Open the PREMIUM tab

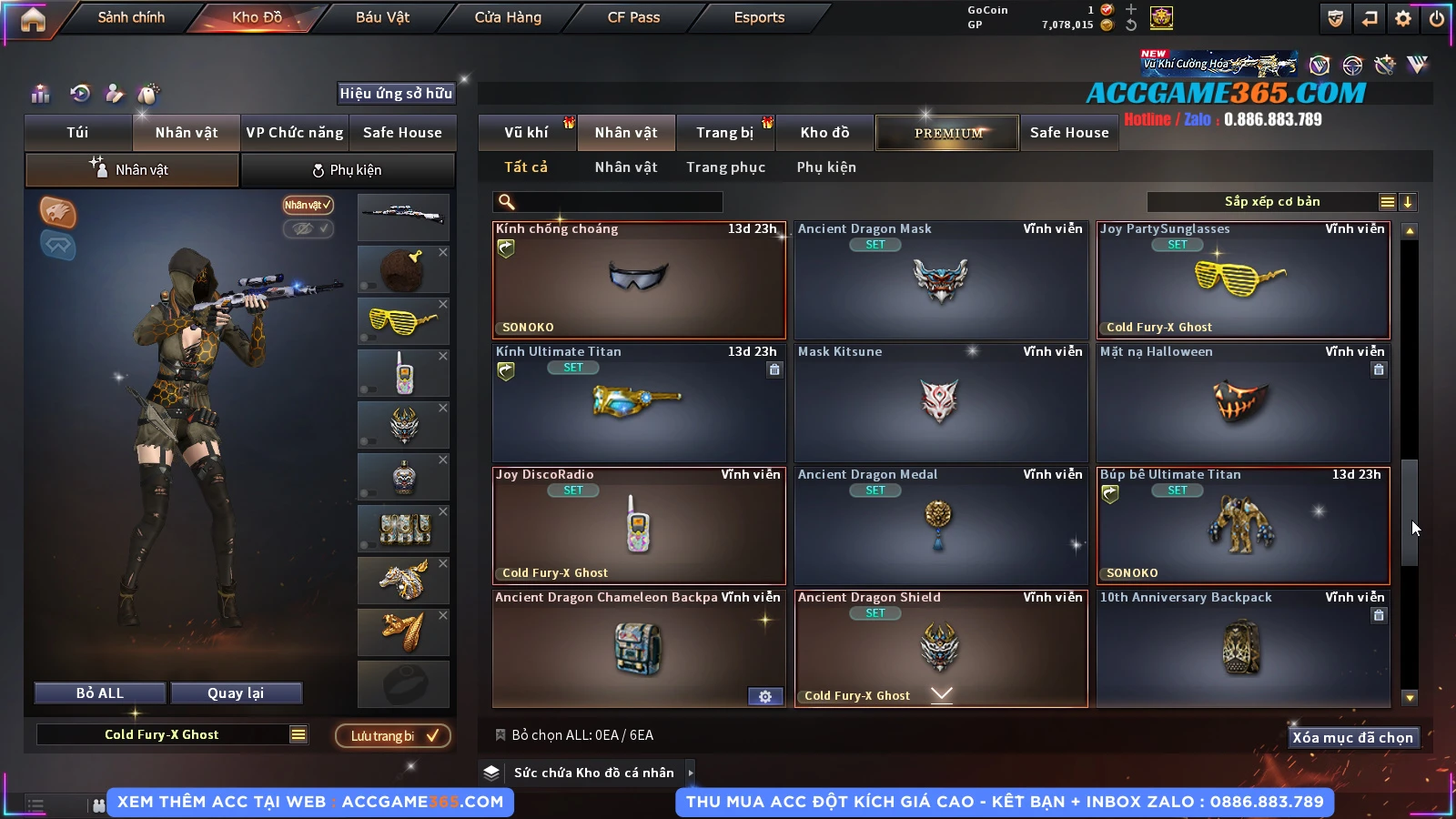point(948,133)
